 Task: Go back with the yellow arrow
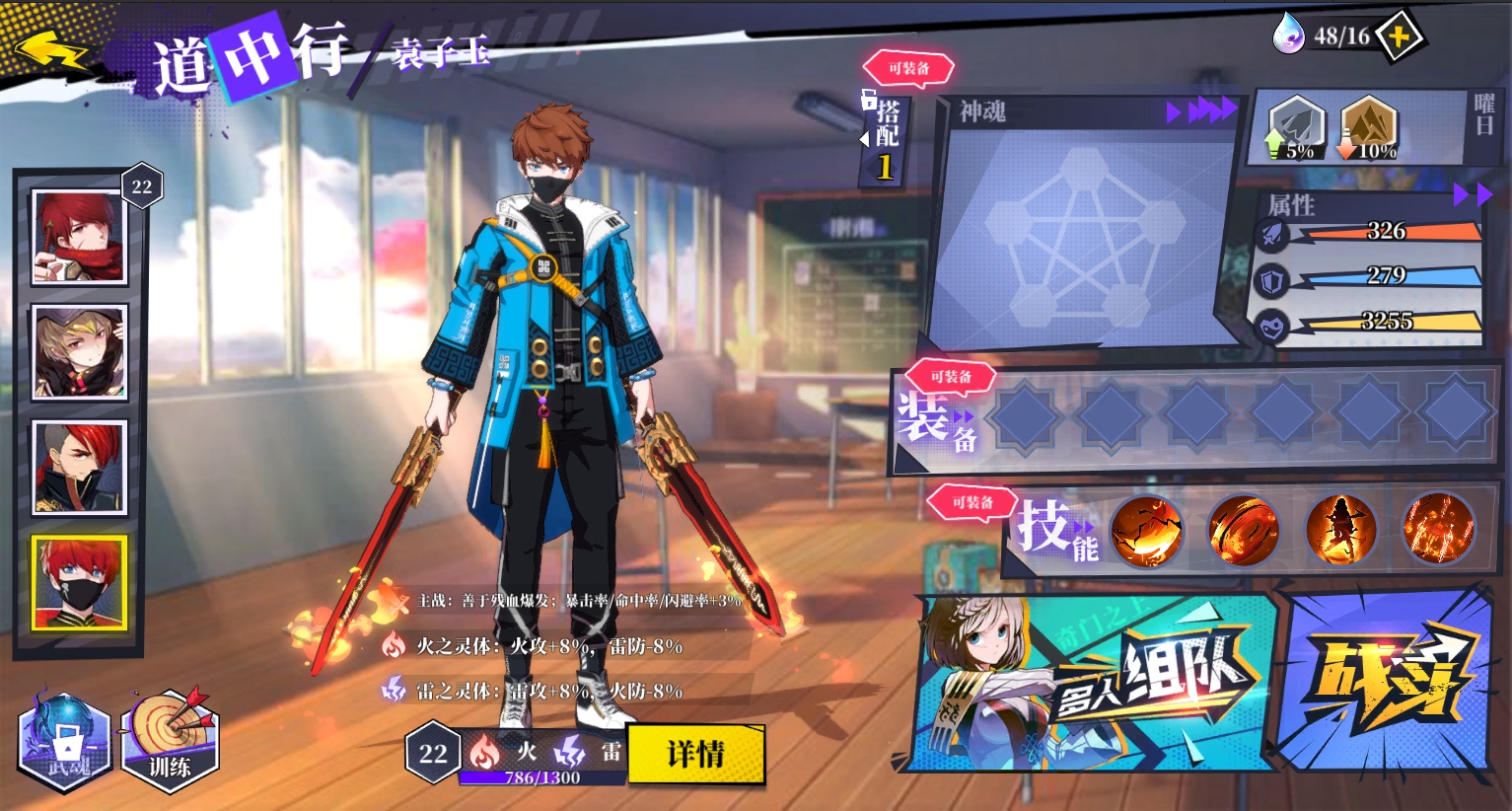[x=51, y=50]
